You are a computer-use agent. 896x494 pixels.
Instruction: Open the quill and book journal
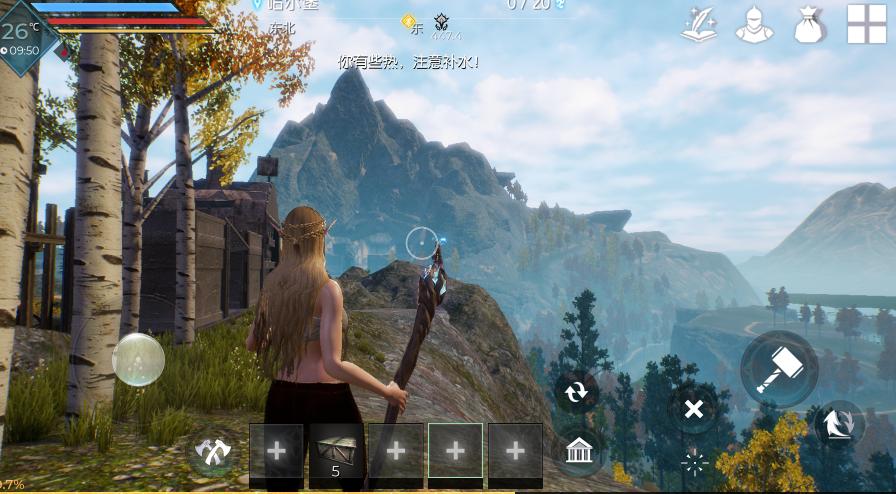700,25
